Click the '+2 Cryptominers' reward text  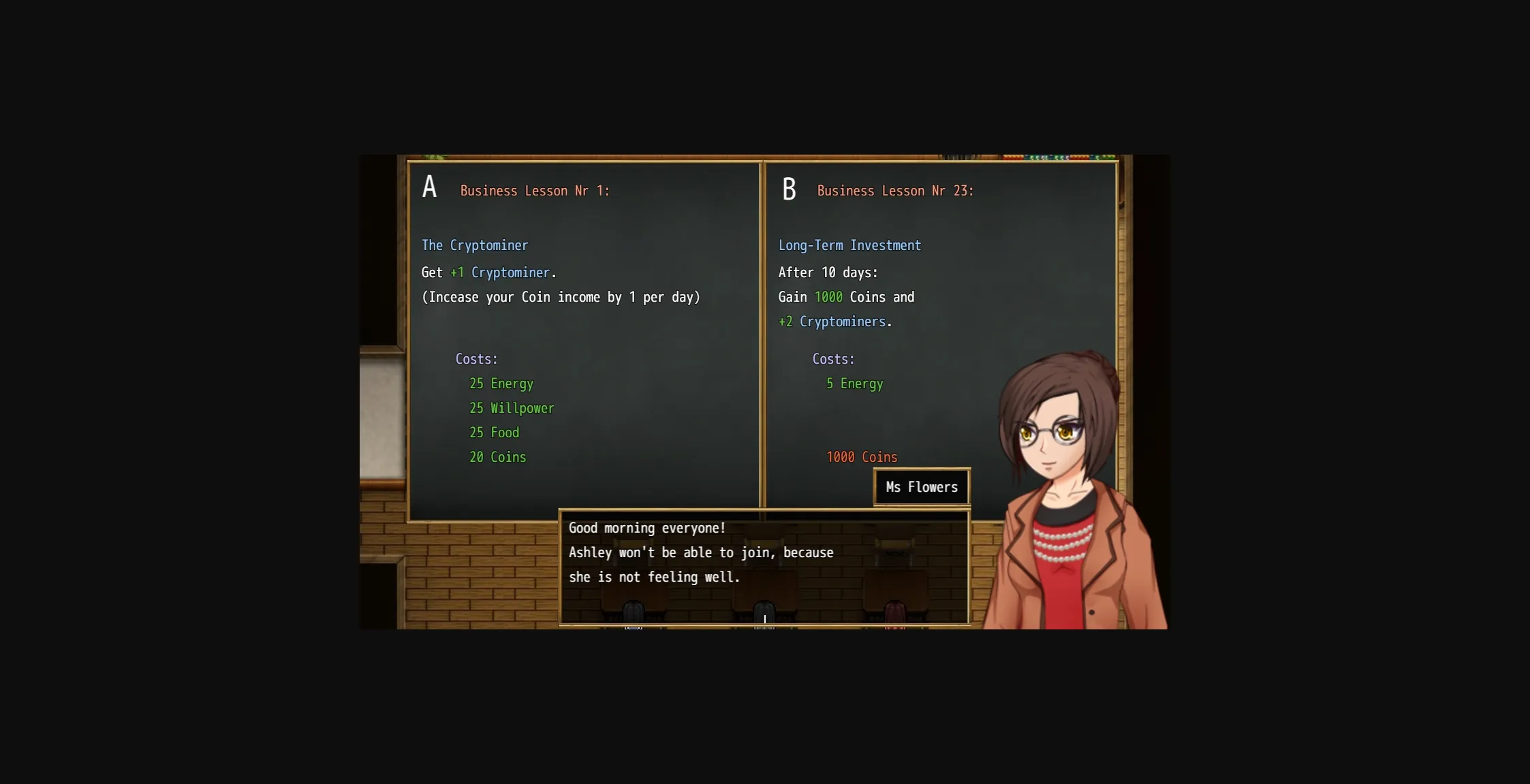pos(835,321)
